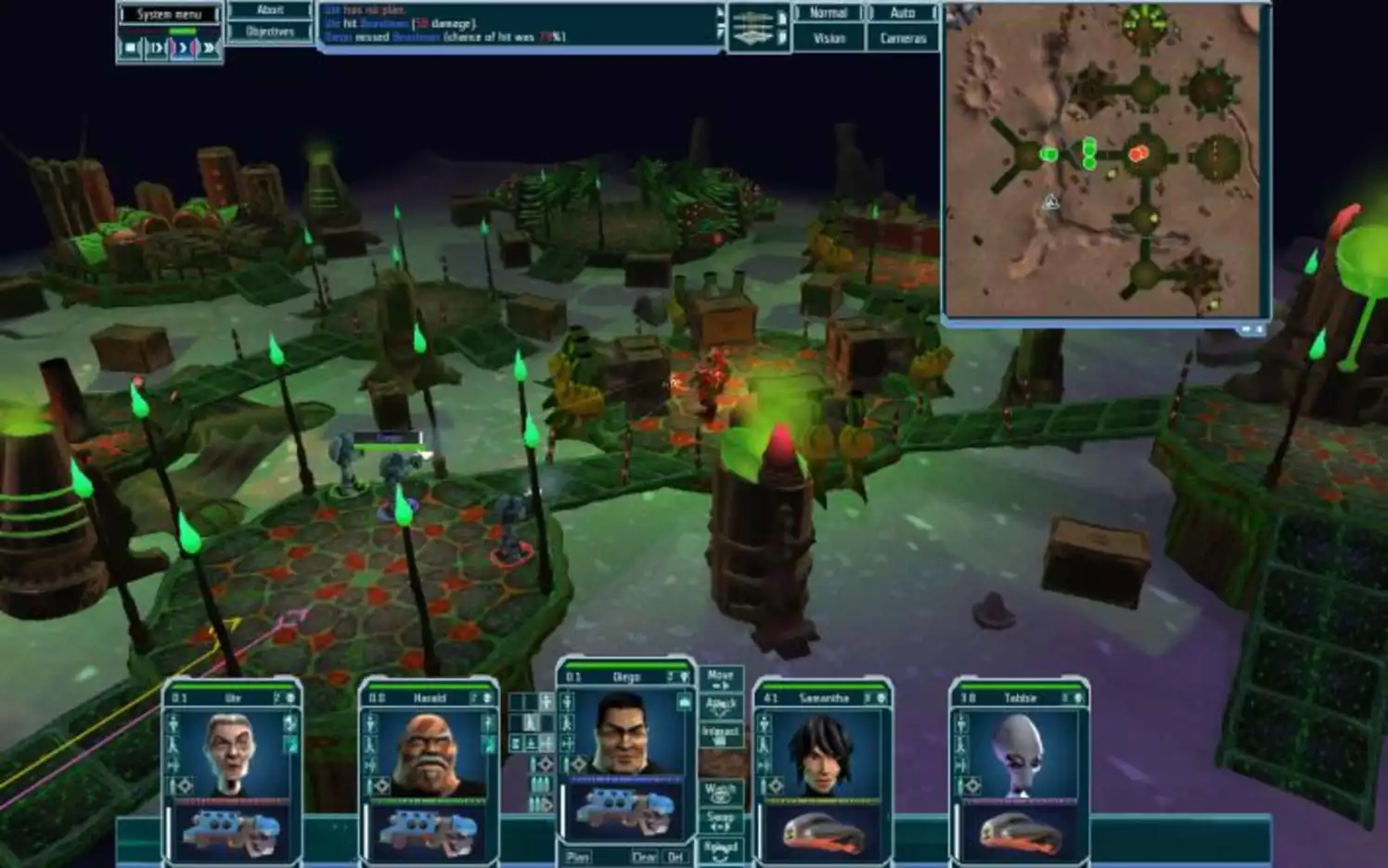Issue a Move order for Diego
Image resolution: width=1388 pixels, height=868 pixels.
pyautogui.click(x=720, y=677)
